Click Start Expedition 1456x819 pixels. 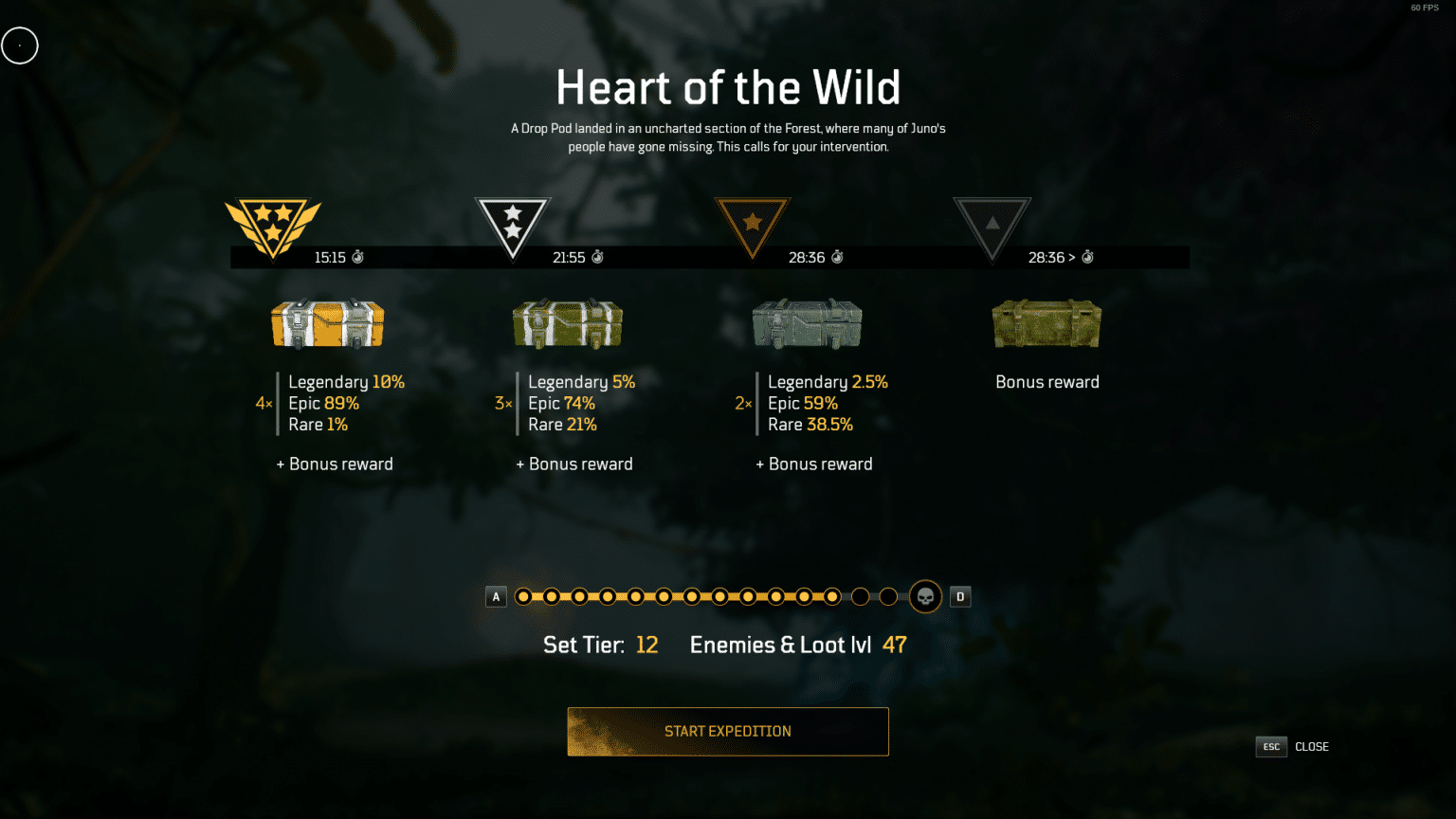727,731
